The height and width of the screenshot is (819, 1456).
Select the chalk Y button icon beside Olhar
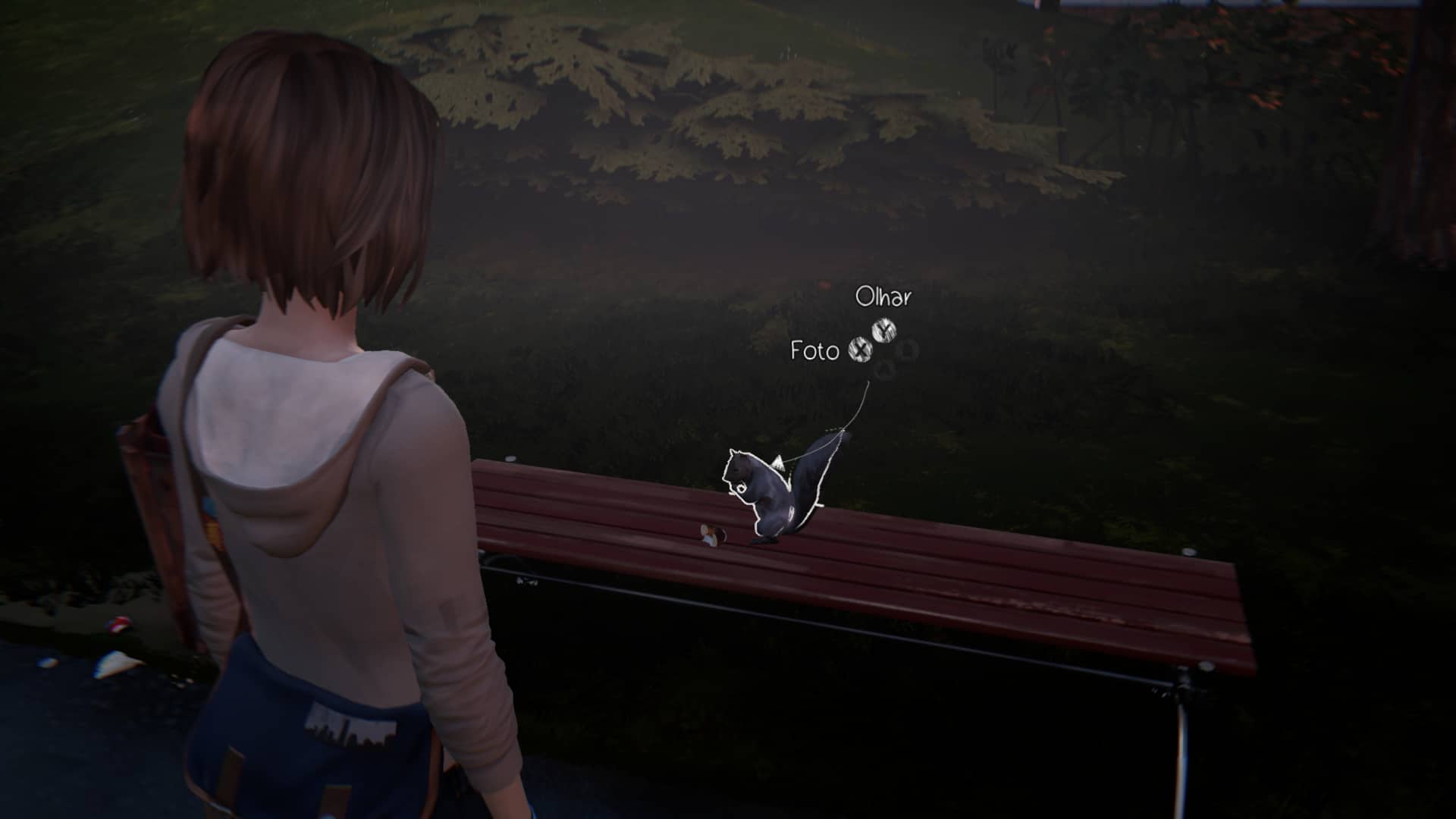click(884, 329)
